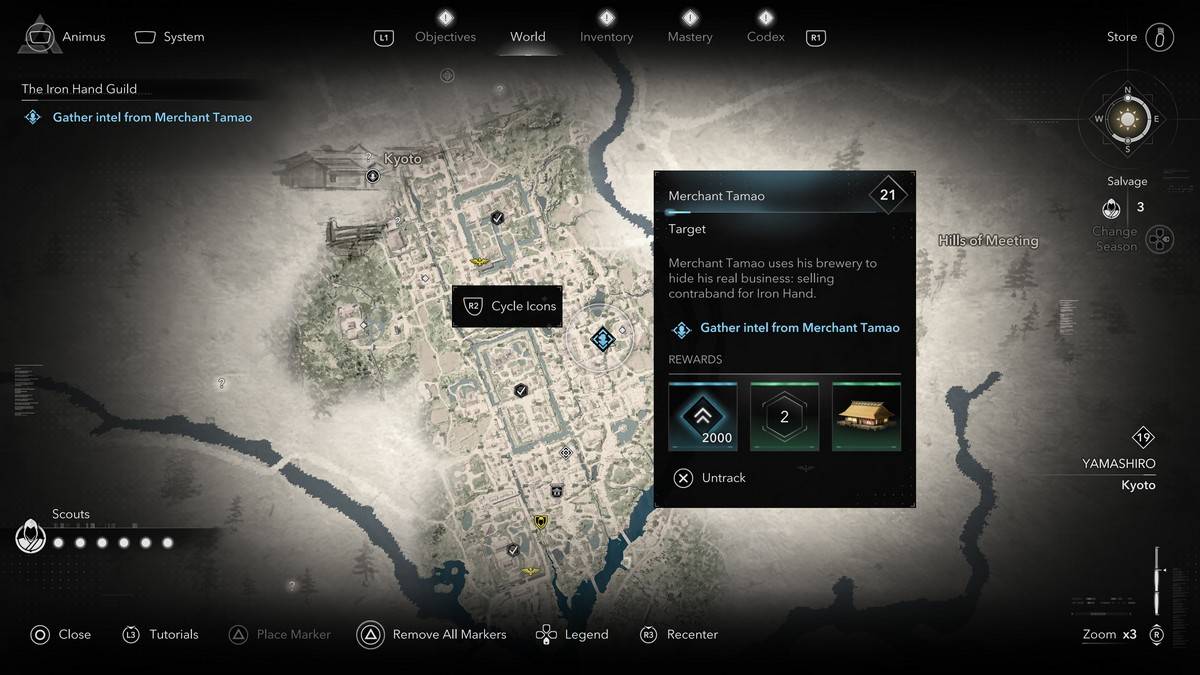The width and height of the screenshot is (1200, 675).
Task: Open the Animus menu
Action: tap(67, 37)
